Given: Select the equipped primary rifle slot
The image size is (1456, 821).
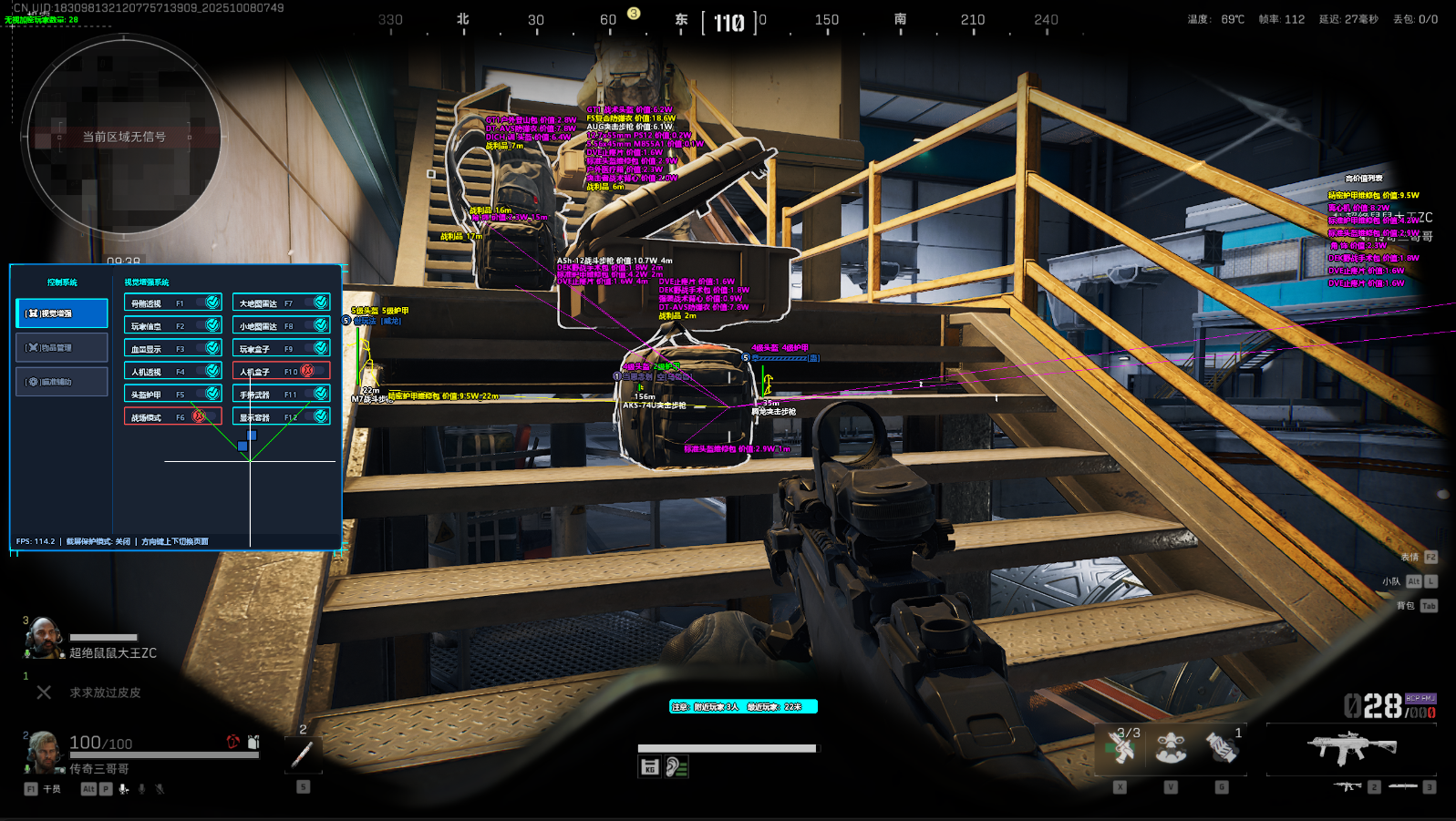Looking at the screenshot, I should point(1351,749).
